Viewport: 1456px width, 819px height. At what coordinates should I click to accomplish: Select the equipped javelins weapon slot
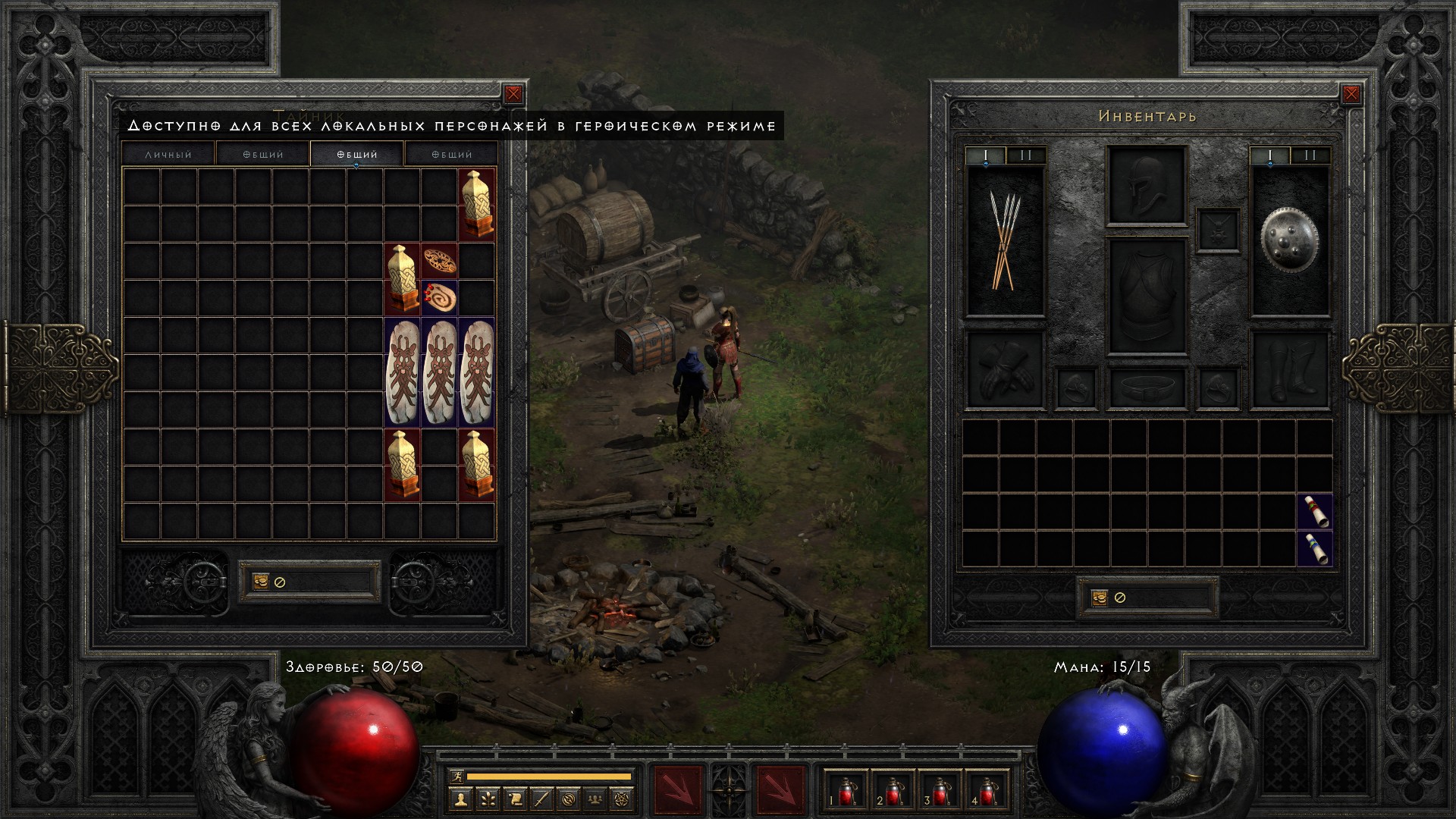point(1005,241)
